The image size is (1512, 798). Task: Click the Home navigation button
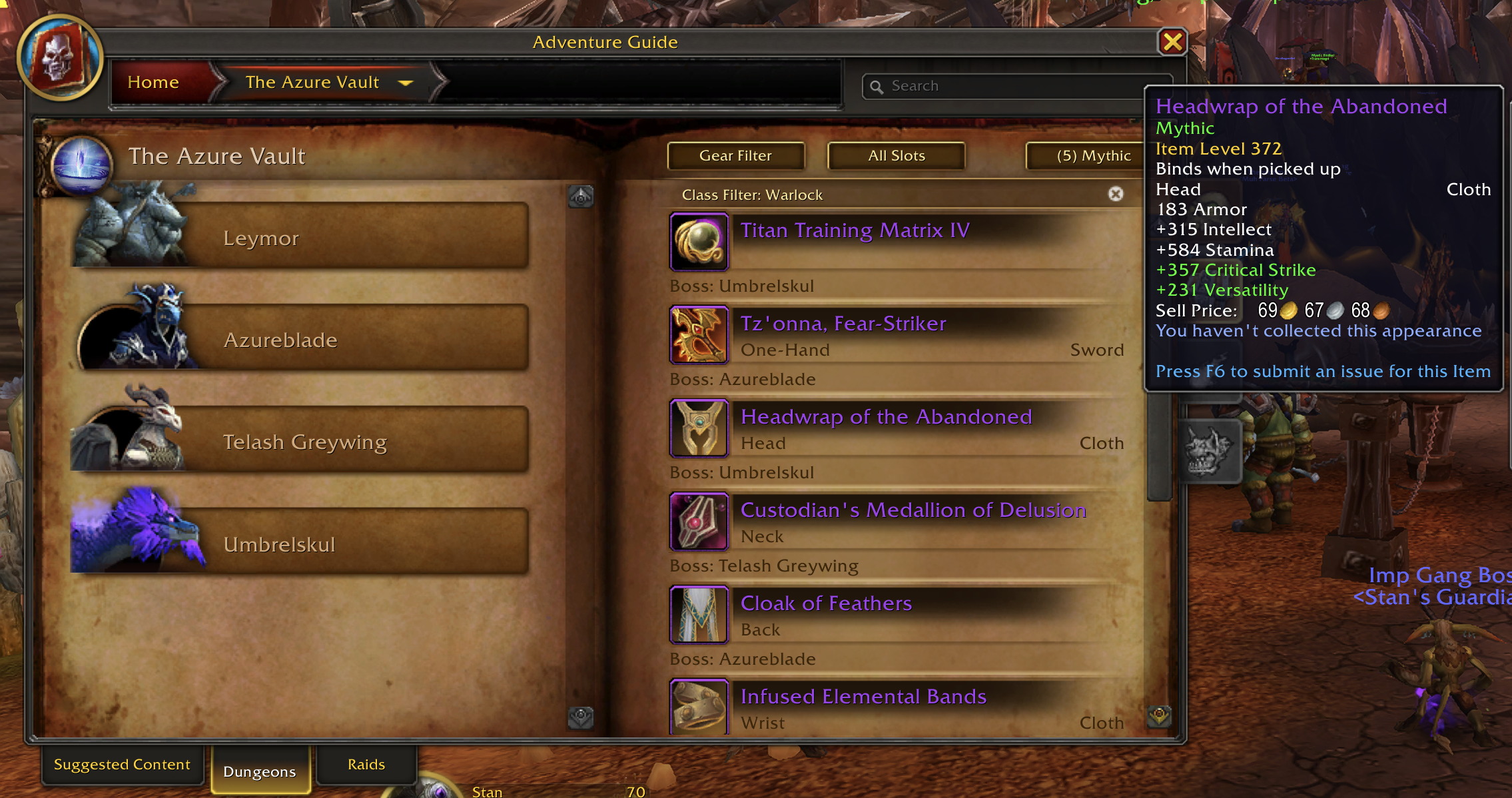tap(153, 82)
